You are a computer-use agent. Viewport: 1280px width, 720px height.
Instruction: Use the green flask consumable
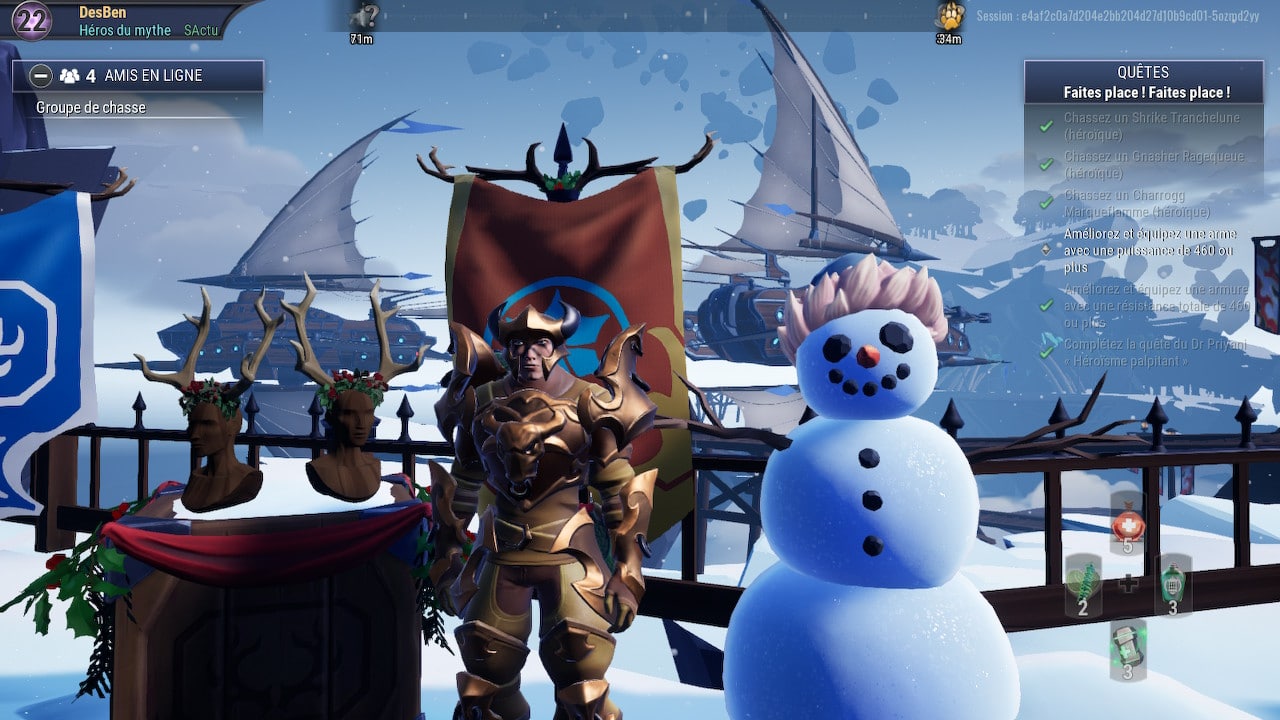(x=1173, y=585)
